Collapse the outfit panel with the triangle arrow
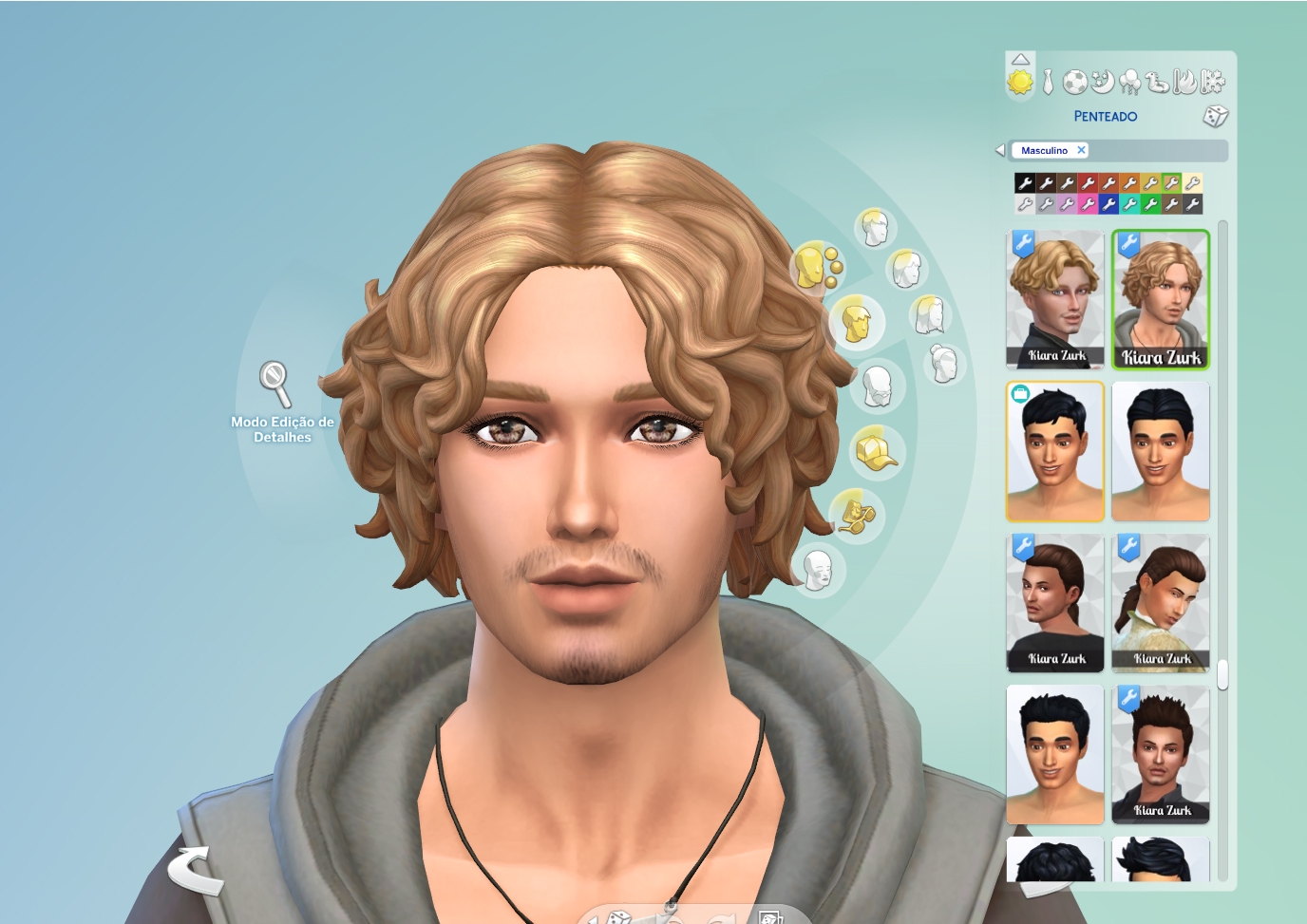1307x924 pixels. click(x=1020, y=59)
